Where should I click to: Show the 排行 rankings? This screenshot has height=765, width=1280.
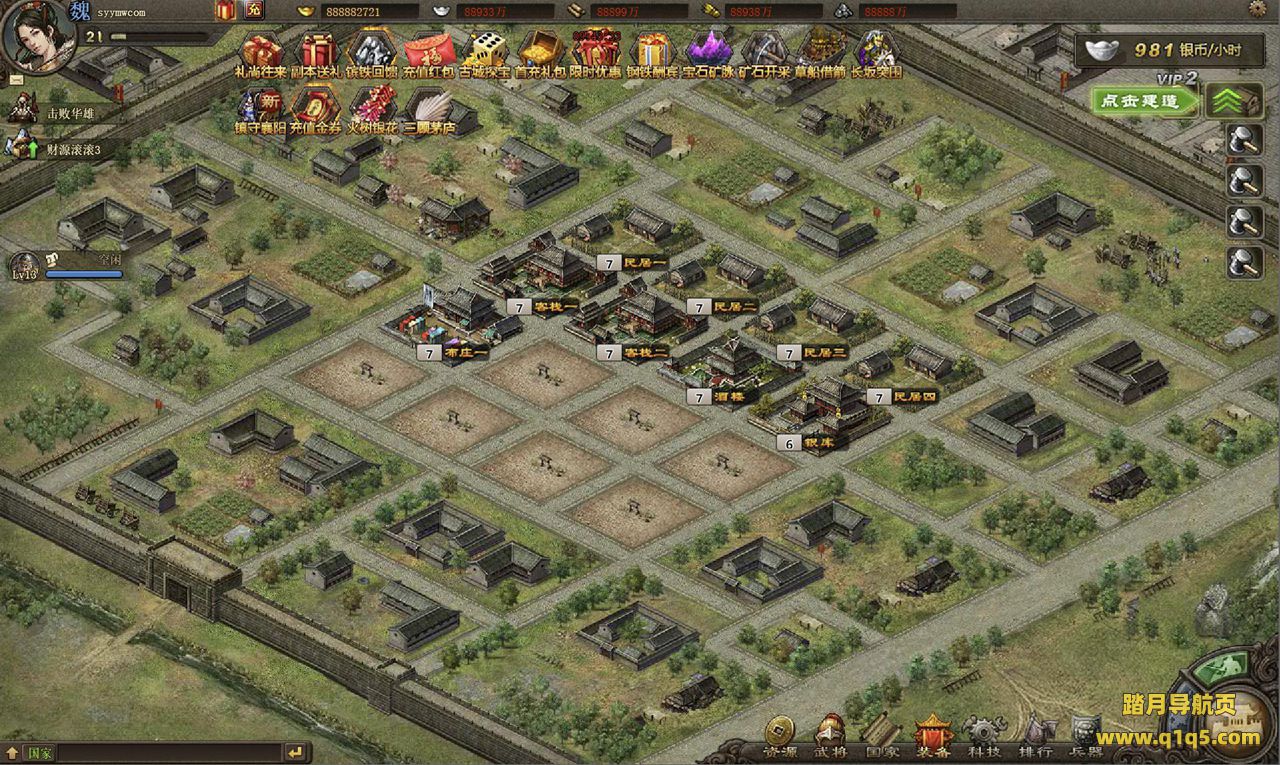coord(1035,734)
